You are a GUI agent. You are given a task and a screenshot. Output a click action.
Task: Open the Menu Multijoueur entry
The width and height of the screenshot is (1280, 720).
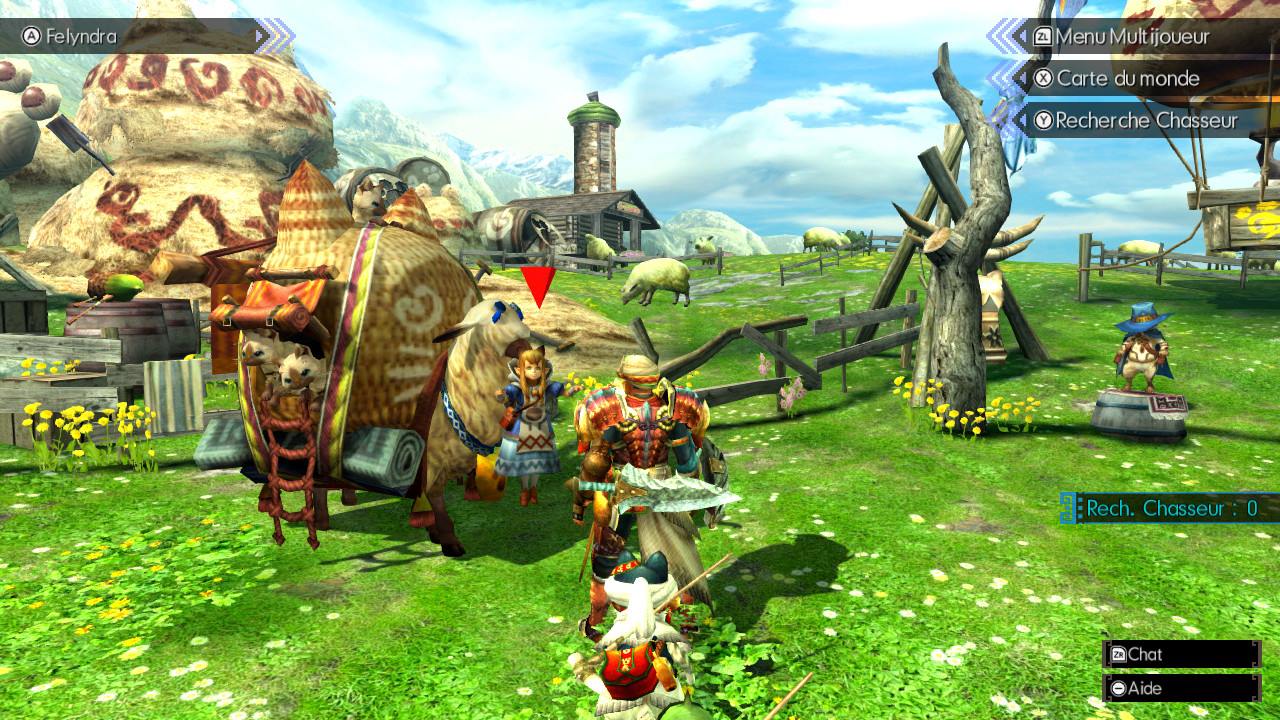[1131, 37]
